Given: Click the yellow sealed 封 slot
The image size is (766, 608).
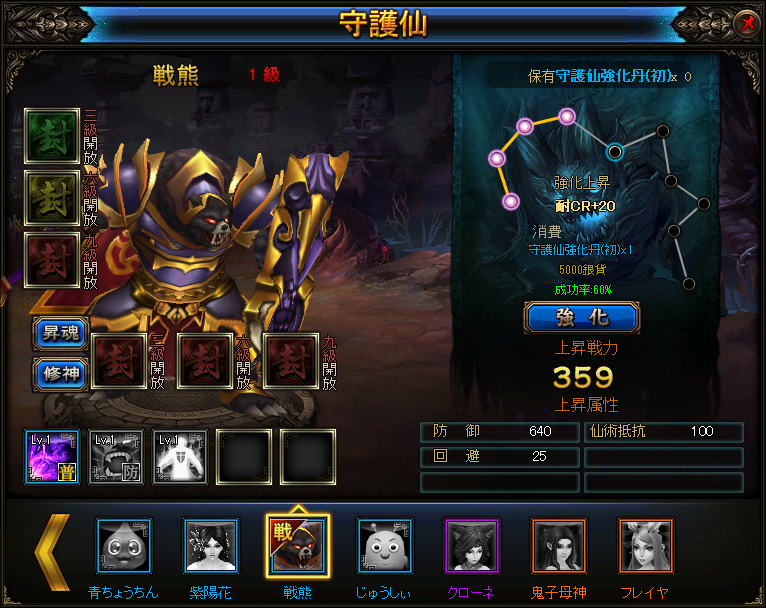Looking at the screenshot, I should click(51, 197).
